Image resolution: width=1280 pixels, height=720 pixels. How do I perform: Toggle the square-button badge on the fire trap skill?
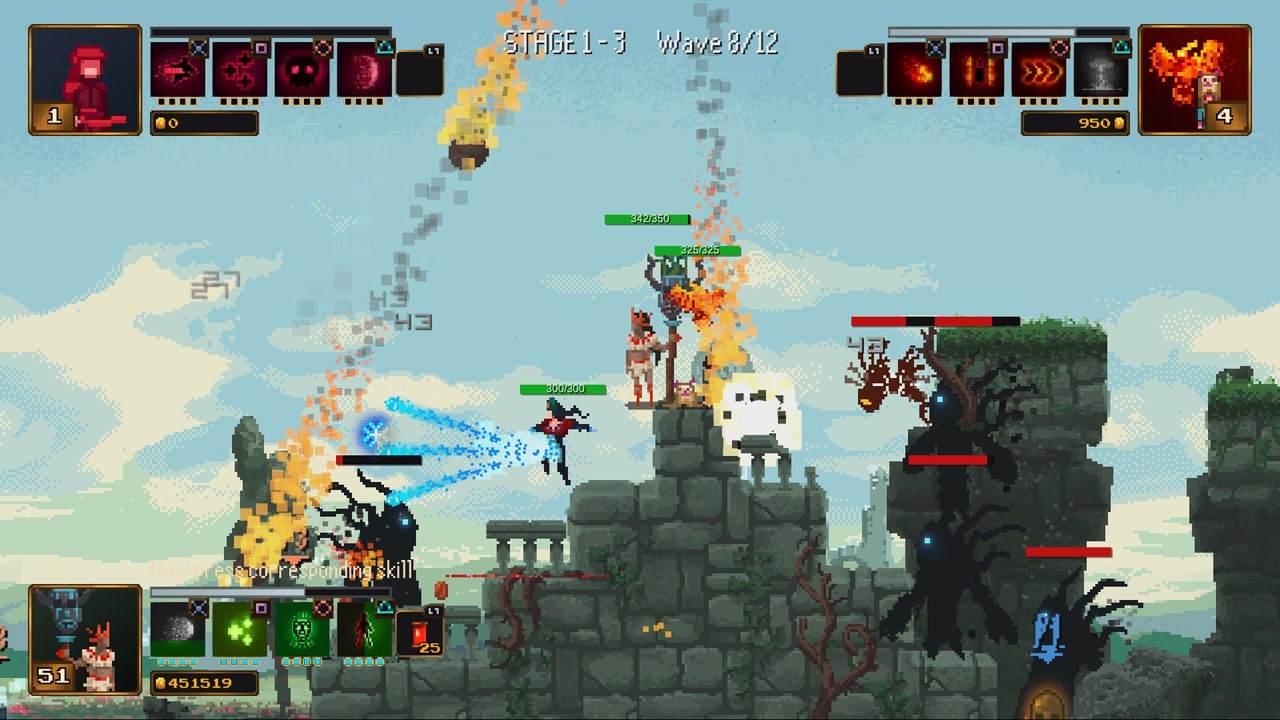coord(997,50)
